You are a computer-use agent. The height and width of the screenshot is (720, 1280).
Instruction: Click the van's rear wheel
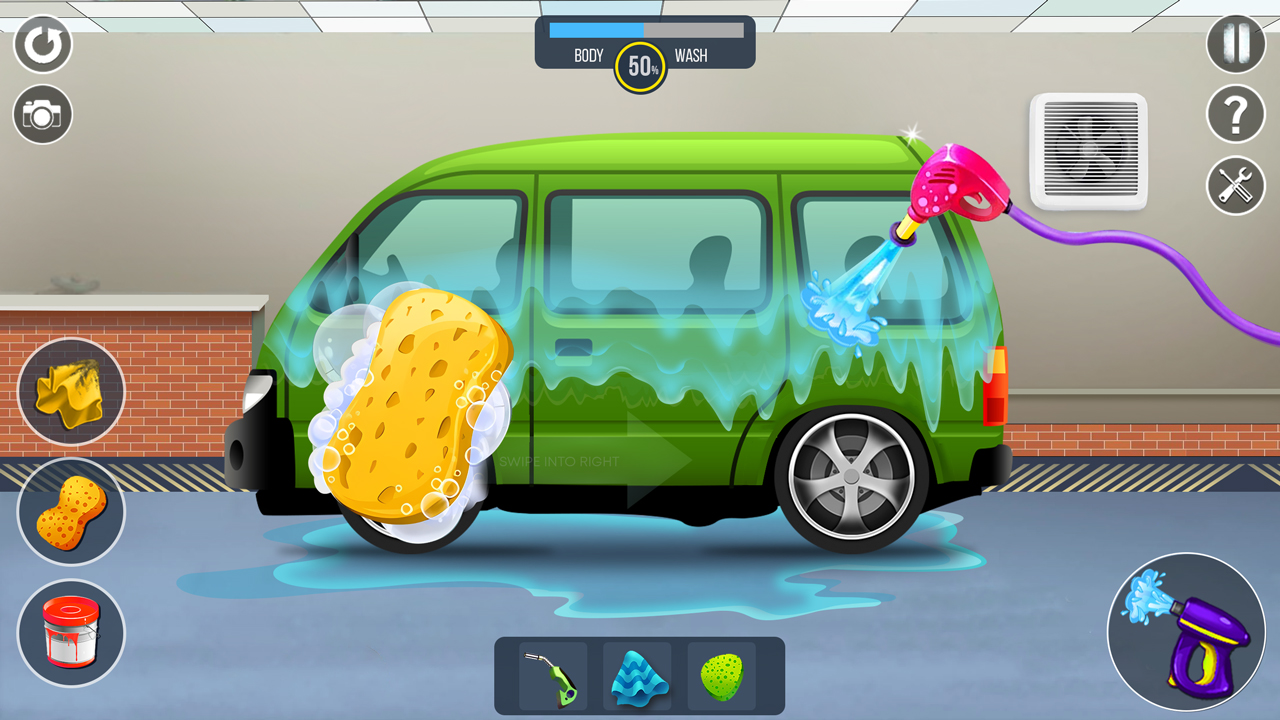click(x=852, y=477)
